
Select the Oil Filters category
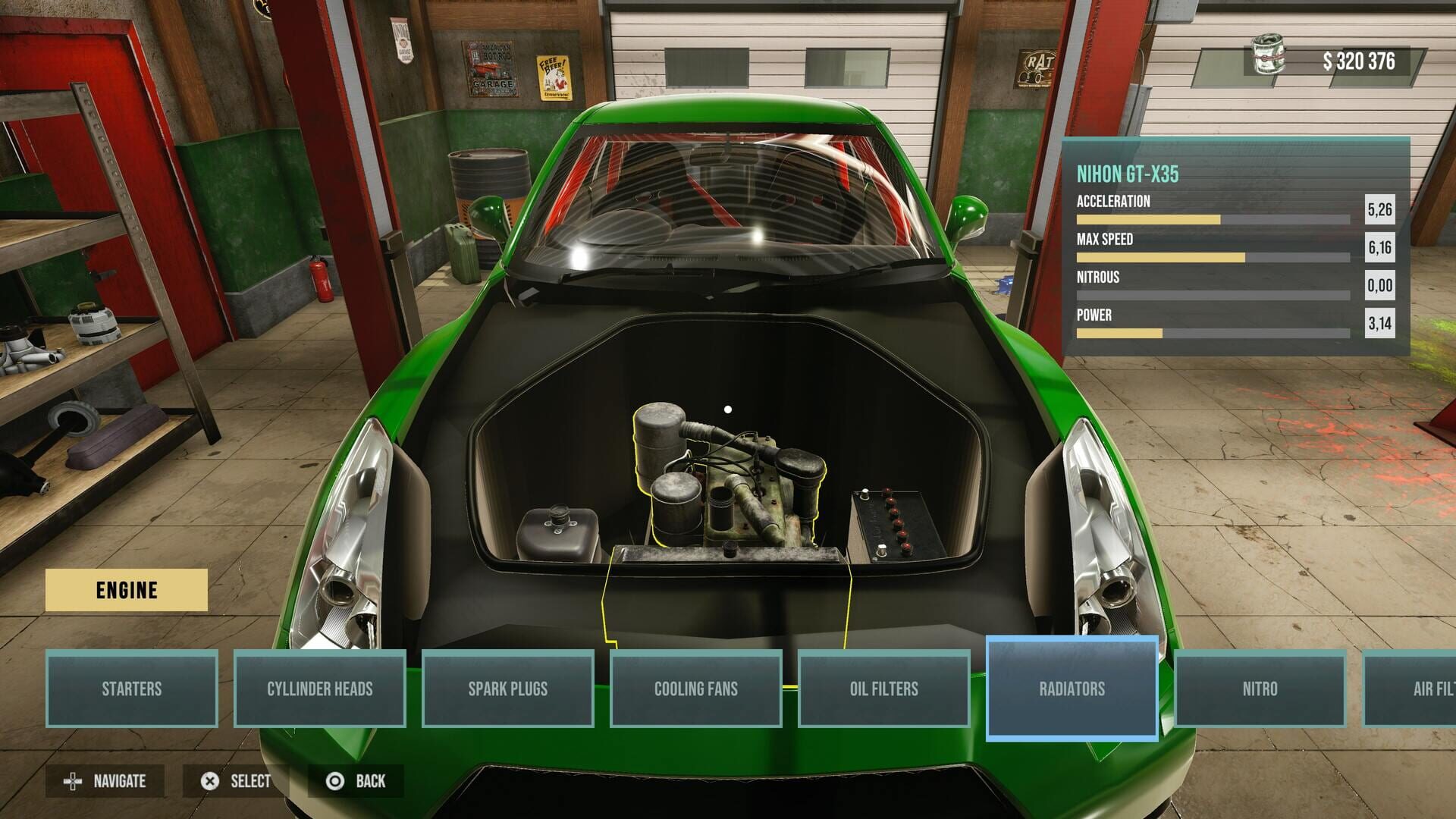[x=884, y=689]
